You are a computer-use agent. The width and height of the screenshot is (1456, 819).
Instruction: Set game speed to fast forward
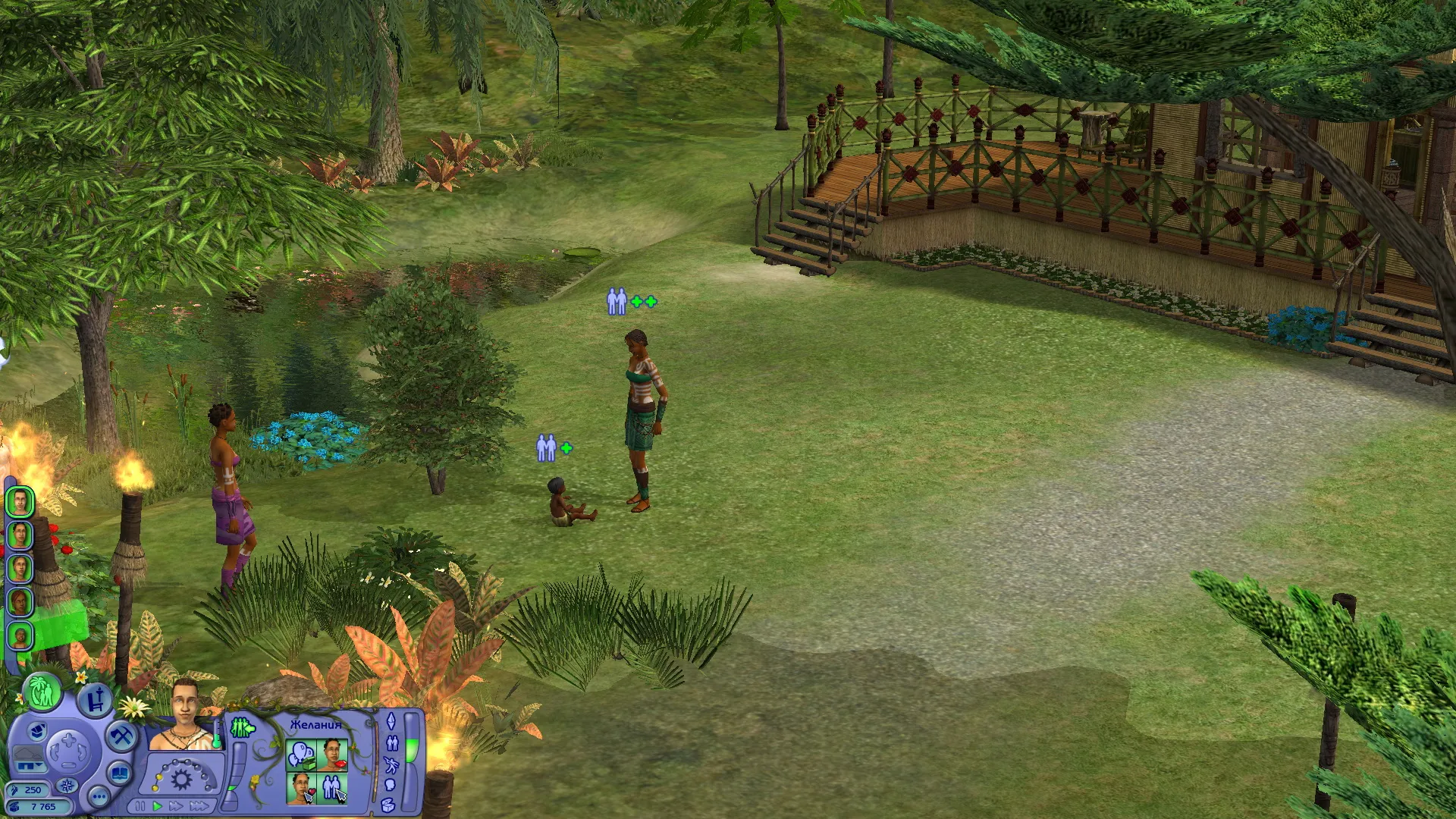pos(177,806)
